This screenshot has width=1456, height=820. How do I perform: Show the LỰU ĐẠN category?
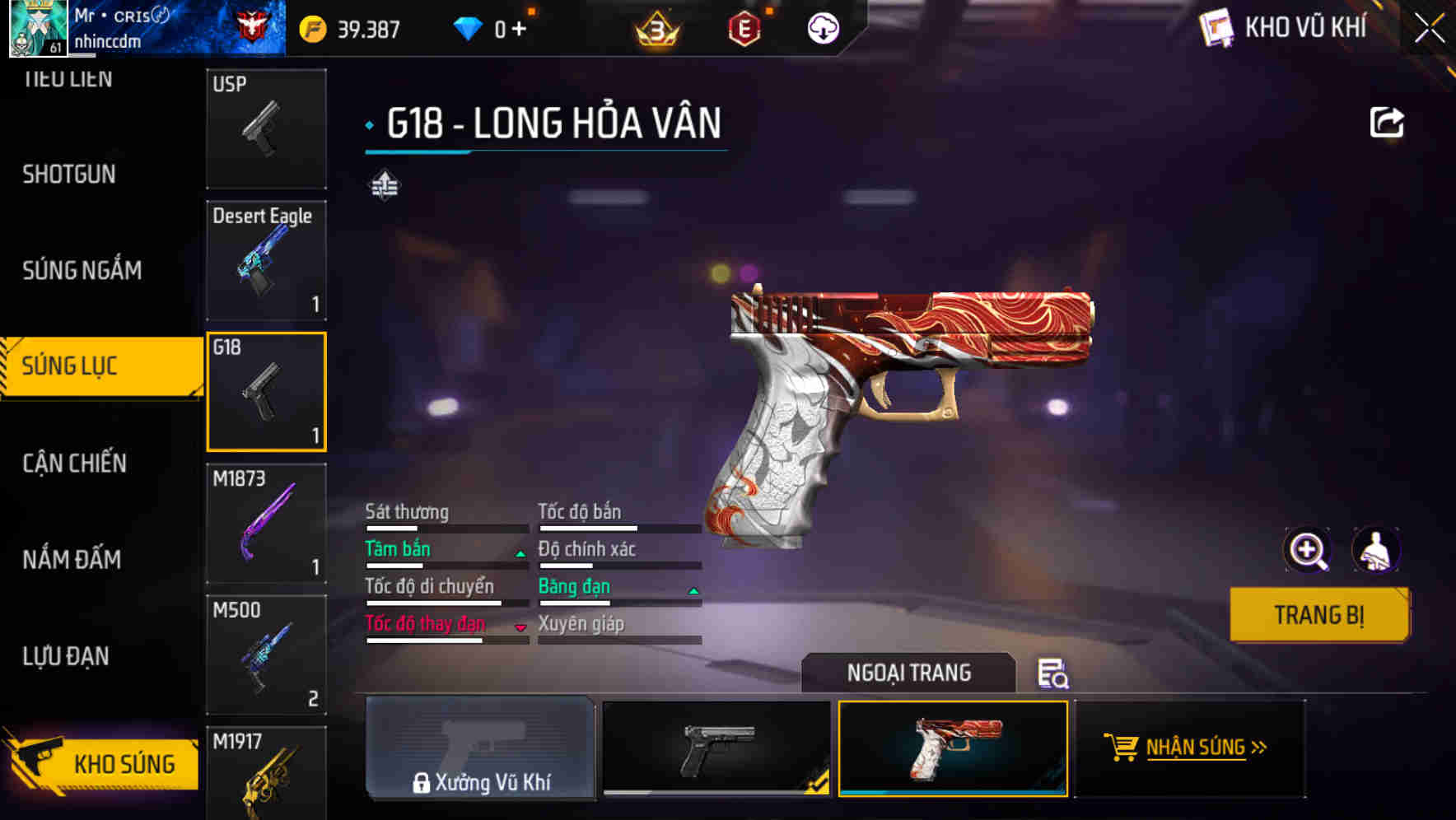(x=66, y=656)
